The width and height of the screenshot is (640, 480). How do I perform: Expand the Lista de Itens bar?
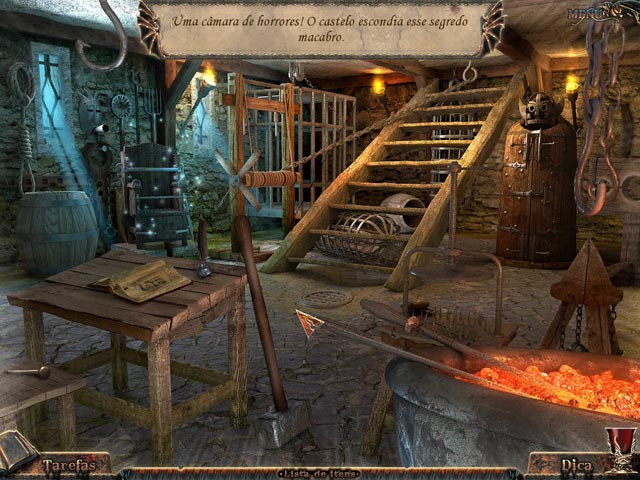(319, 472)
